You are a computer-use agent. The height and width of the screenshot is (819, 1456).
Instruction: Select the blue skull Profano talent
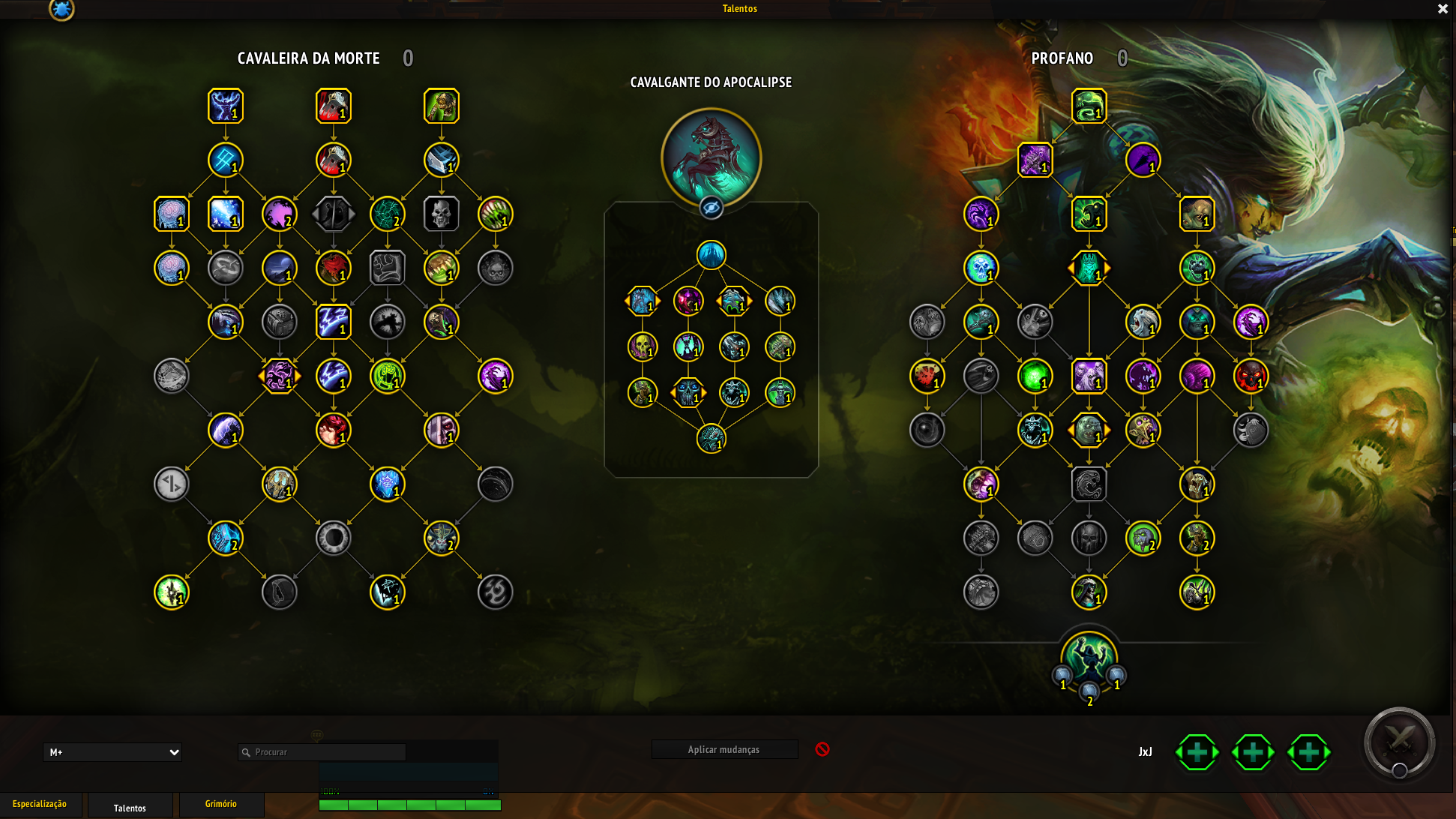981,268
